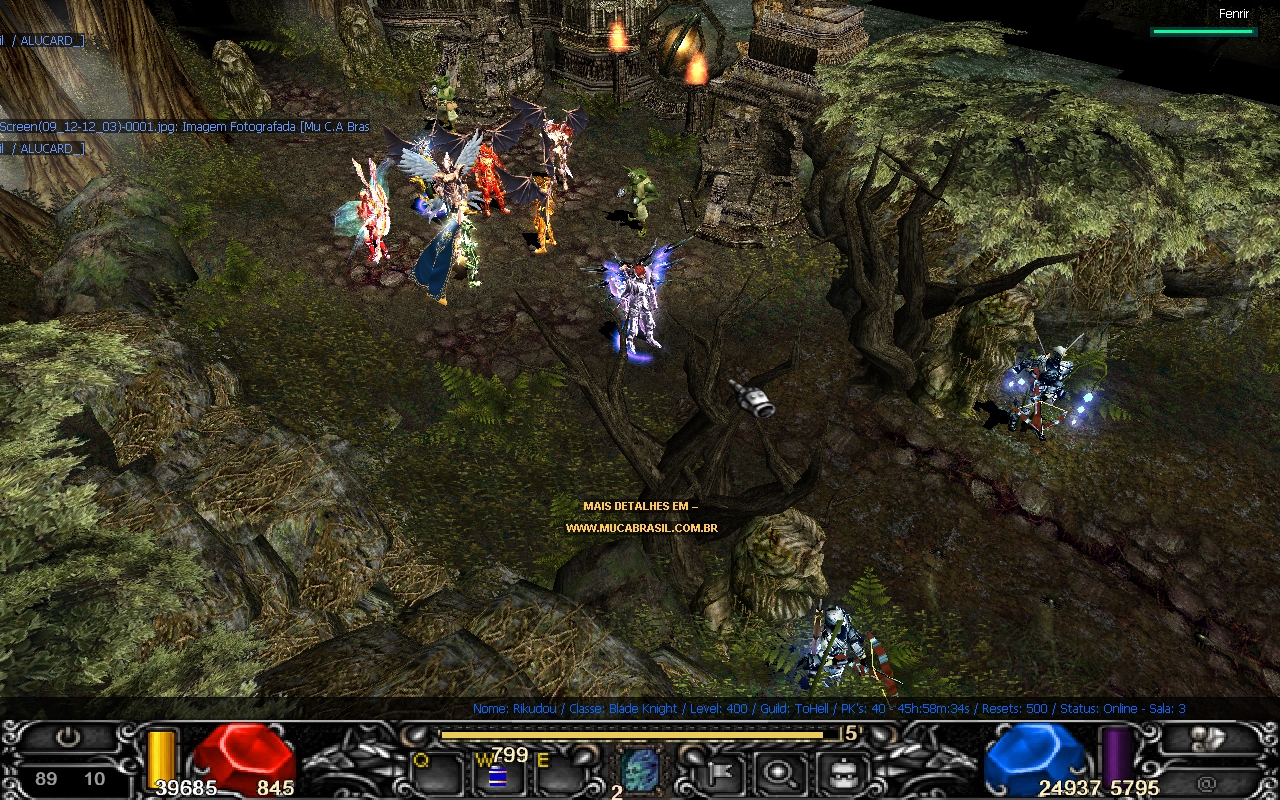Click the power button in the HUD
The width and height of the screenshot is (1280, 800).
click(x=68, y=739)
